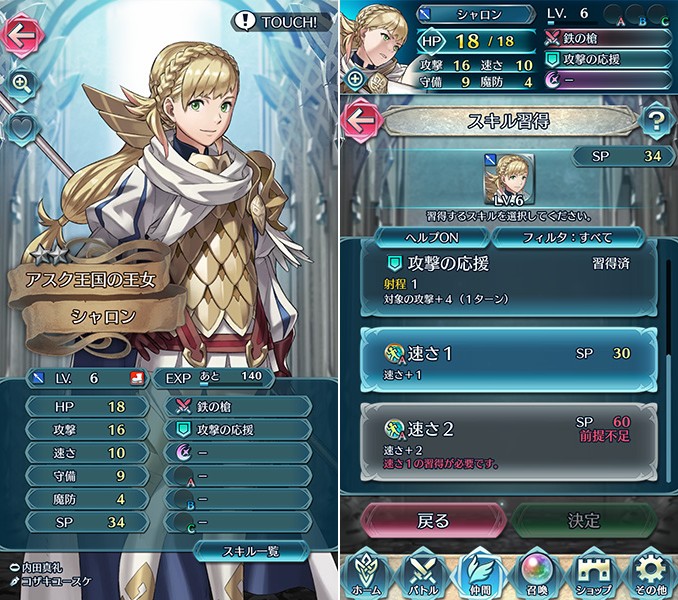Viewport: 678px width, 600px height.
Task: Select the locked 速さ2 skill row
Action: tap(508, 438)
